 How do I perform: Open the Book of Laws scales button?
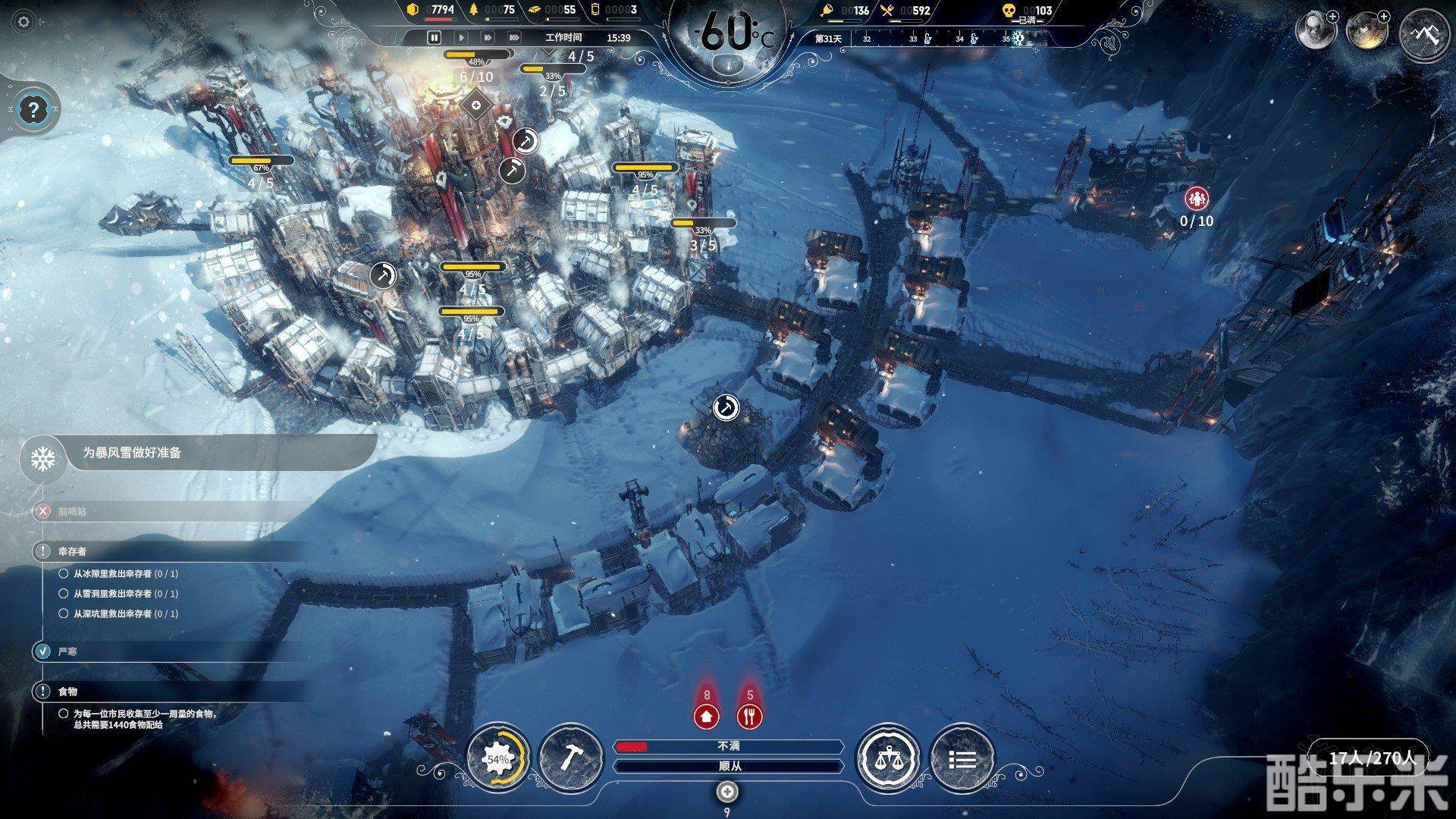pos(888,758)
